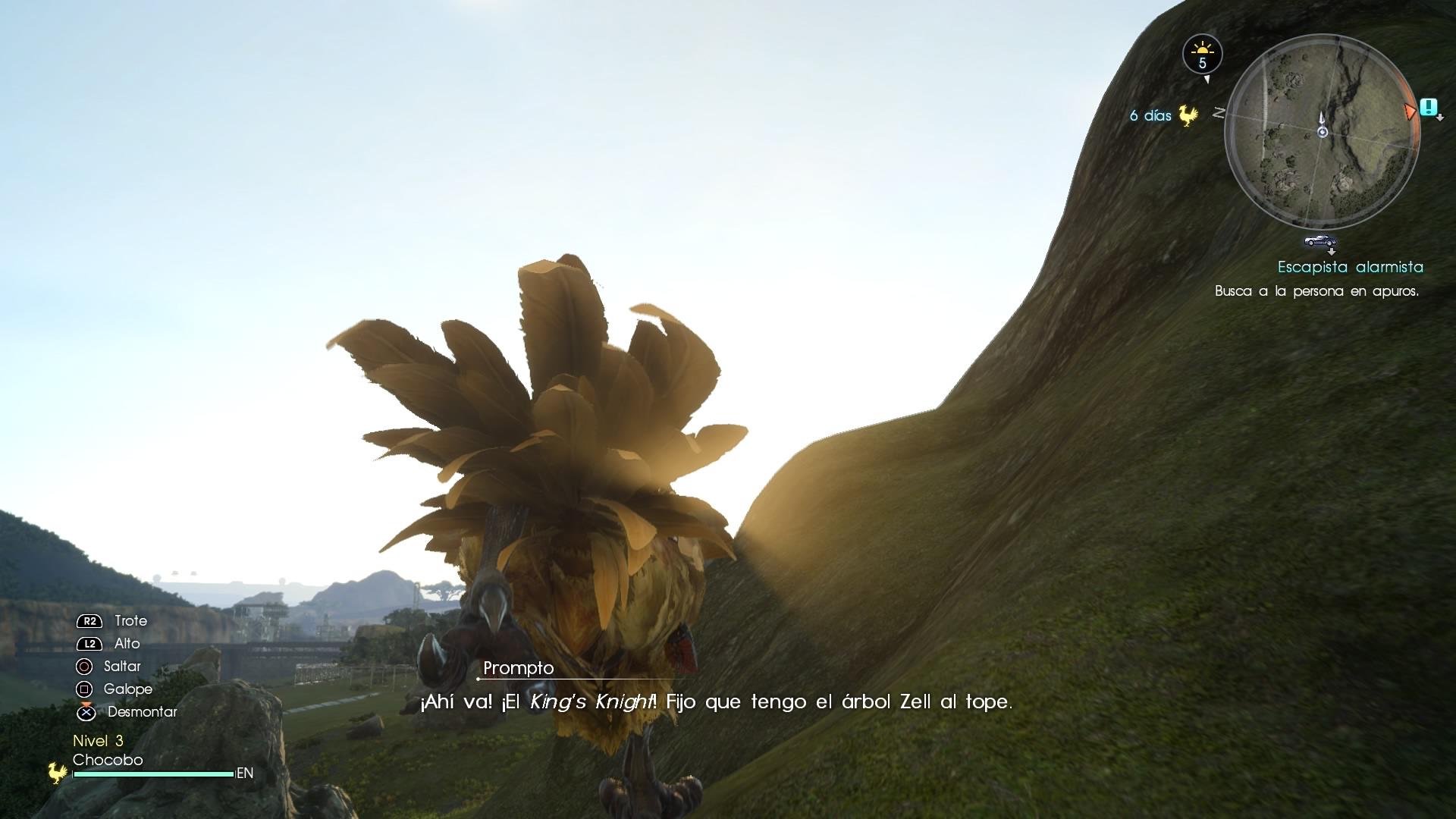Click the quest exclamation marker beside minimap
The height and width of the screenshot is (819, 1456).
pos(1429,107)
